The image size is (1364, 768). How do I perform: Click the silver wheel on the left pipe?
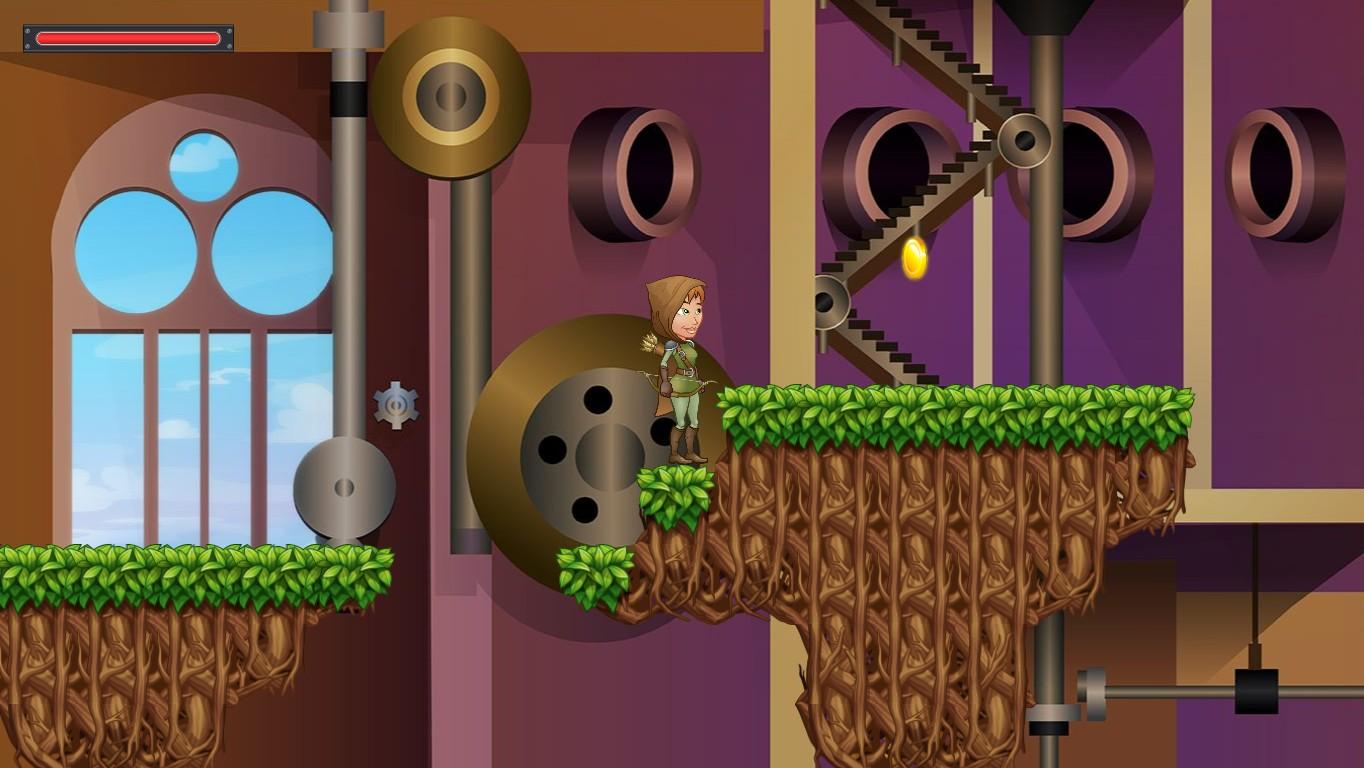tap(345, 489)
